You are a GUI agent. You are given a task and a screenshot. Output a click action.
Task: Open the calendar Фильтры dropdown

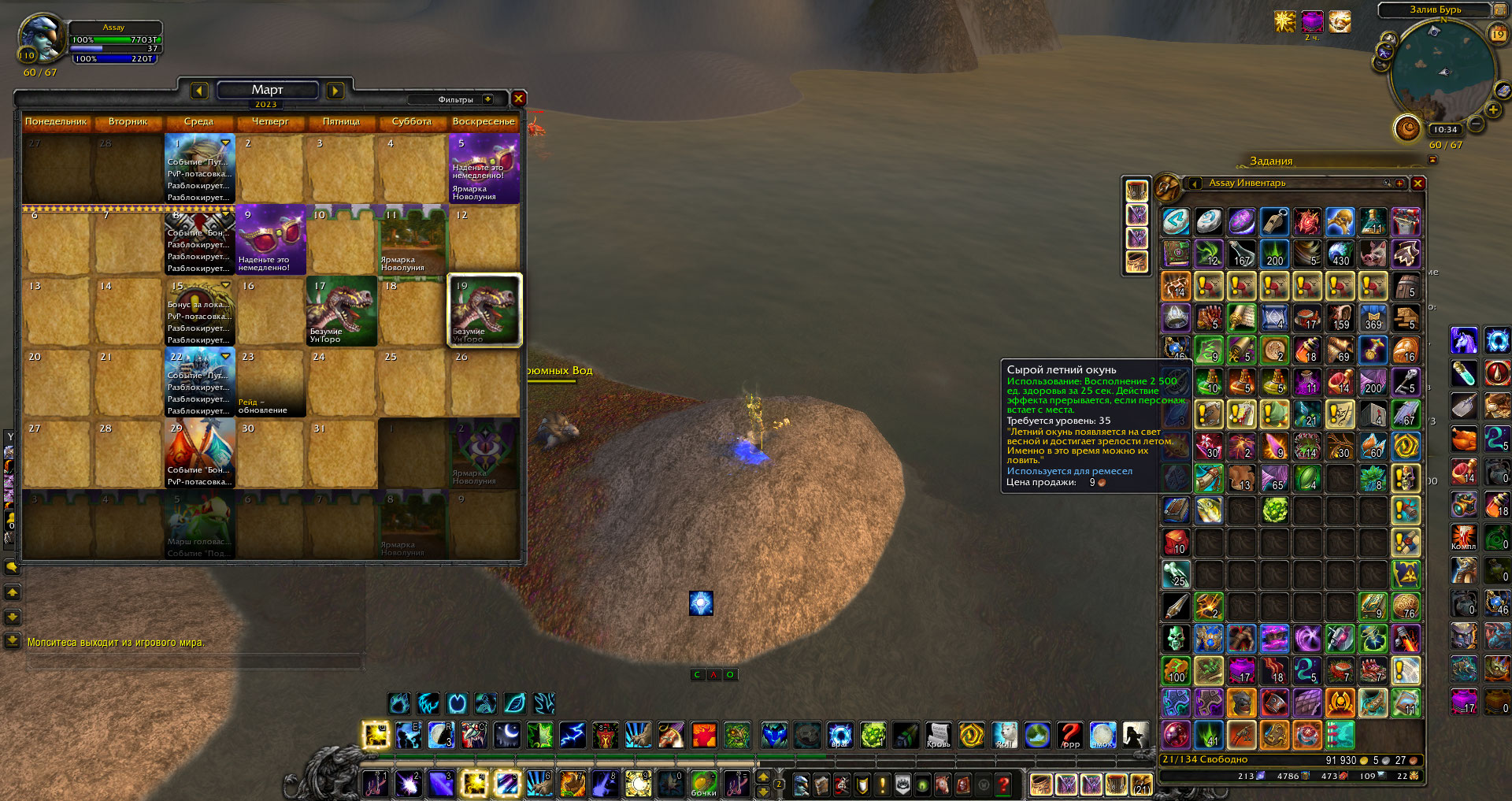pyautogui.click(x=488, y=99)
